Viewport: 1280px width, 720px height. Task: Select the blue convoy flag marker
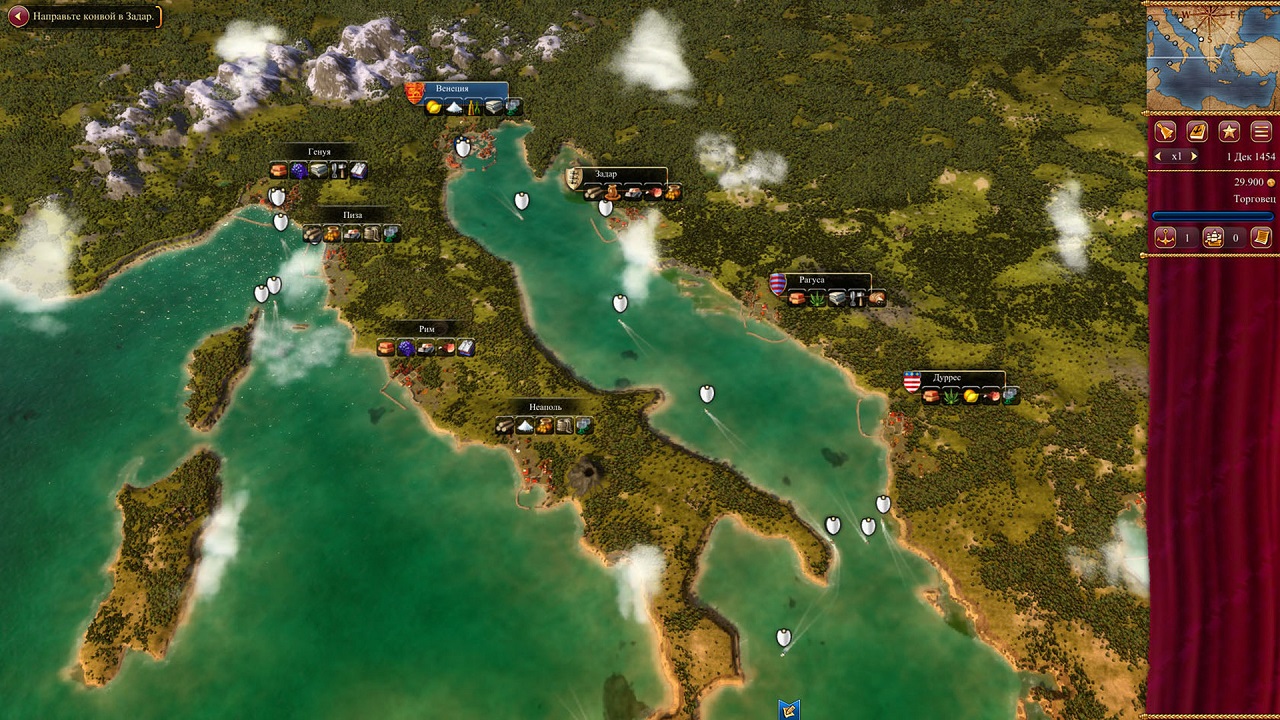(x=789, y=710)
